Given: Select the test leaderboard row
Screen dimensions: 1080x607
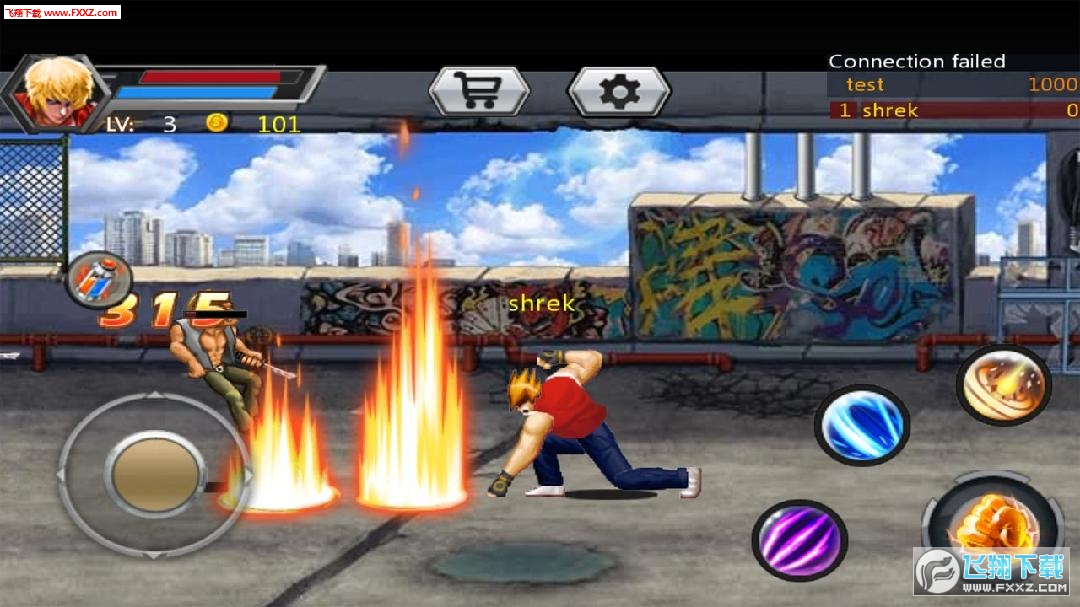Looking at the screenshot, I should [x=953, y=85].
